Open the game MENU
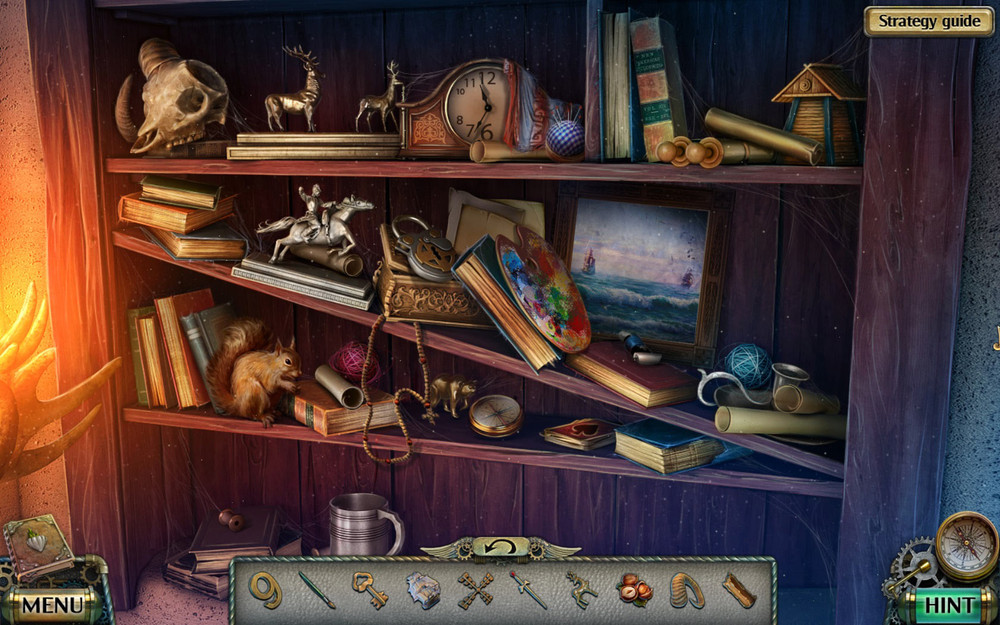Screen dimensions: 1000x625 pyautogui.click(x=52, y=604)
